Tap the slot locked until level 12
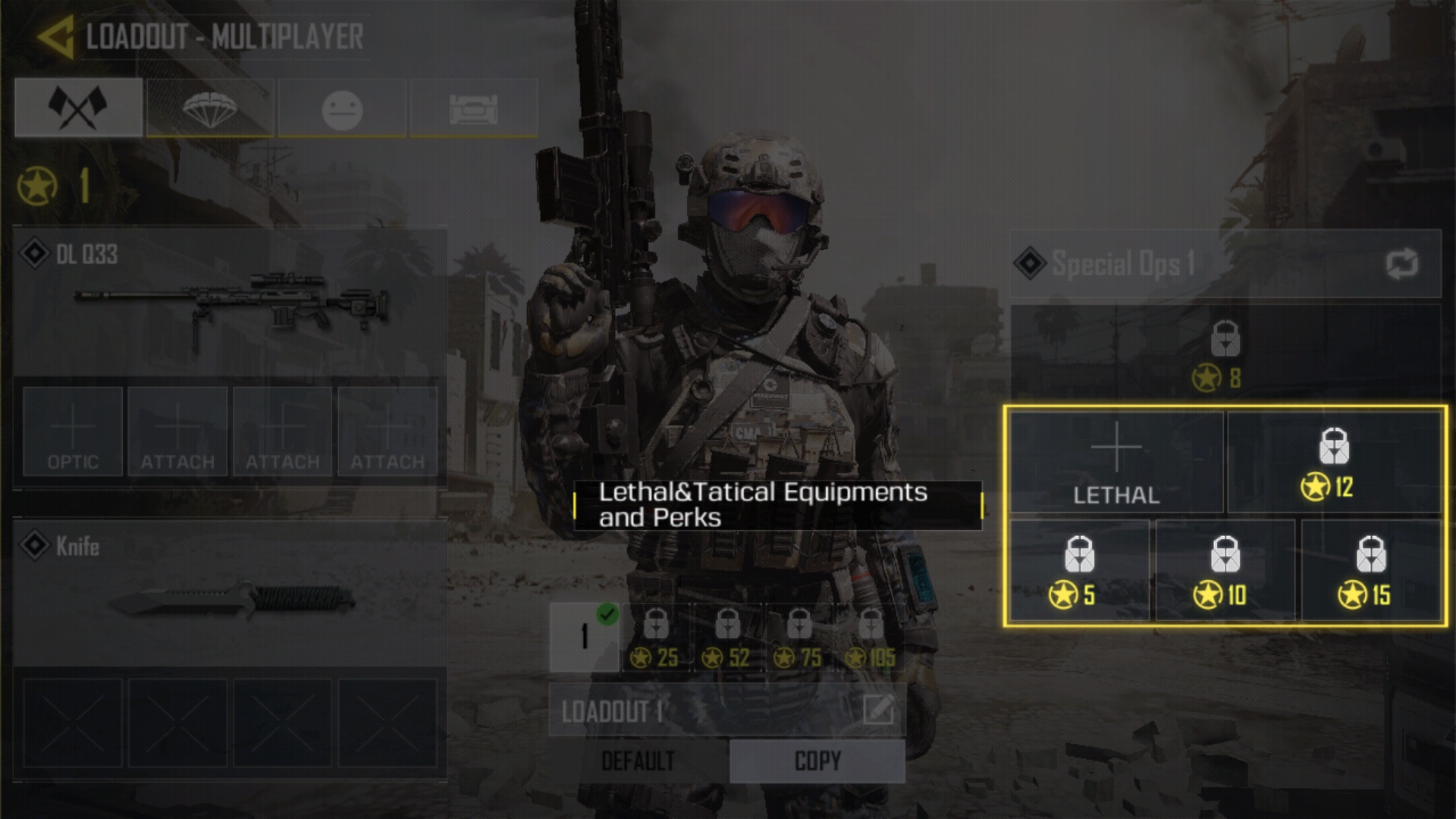Image resolution: width=1456 pixels, height=819 pixels. point(1334,463)
